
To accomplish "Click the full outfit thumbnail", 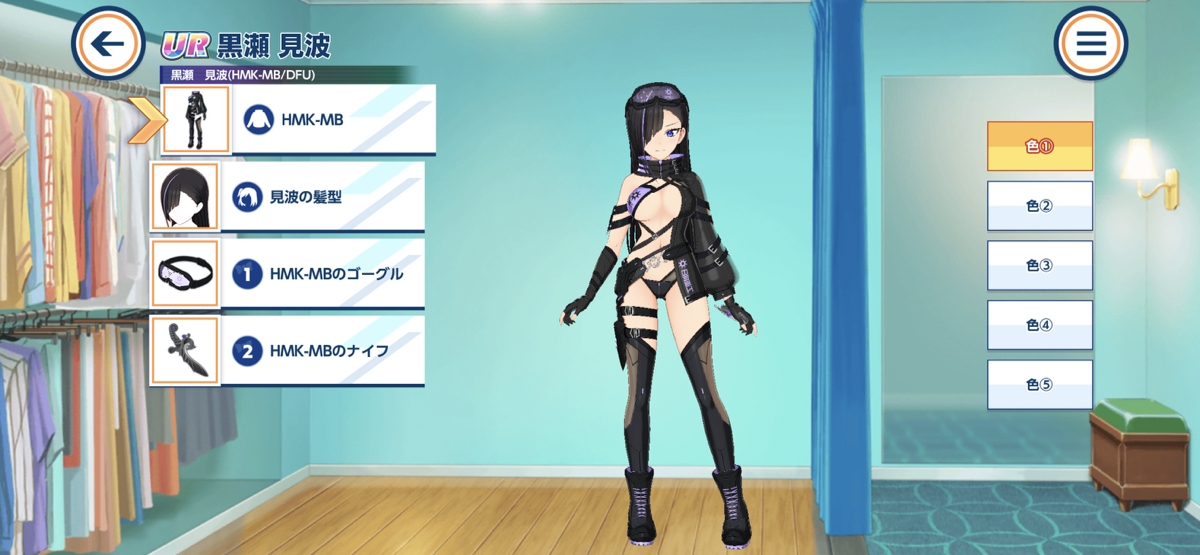I will tap(196, 120).
